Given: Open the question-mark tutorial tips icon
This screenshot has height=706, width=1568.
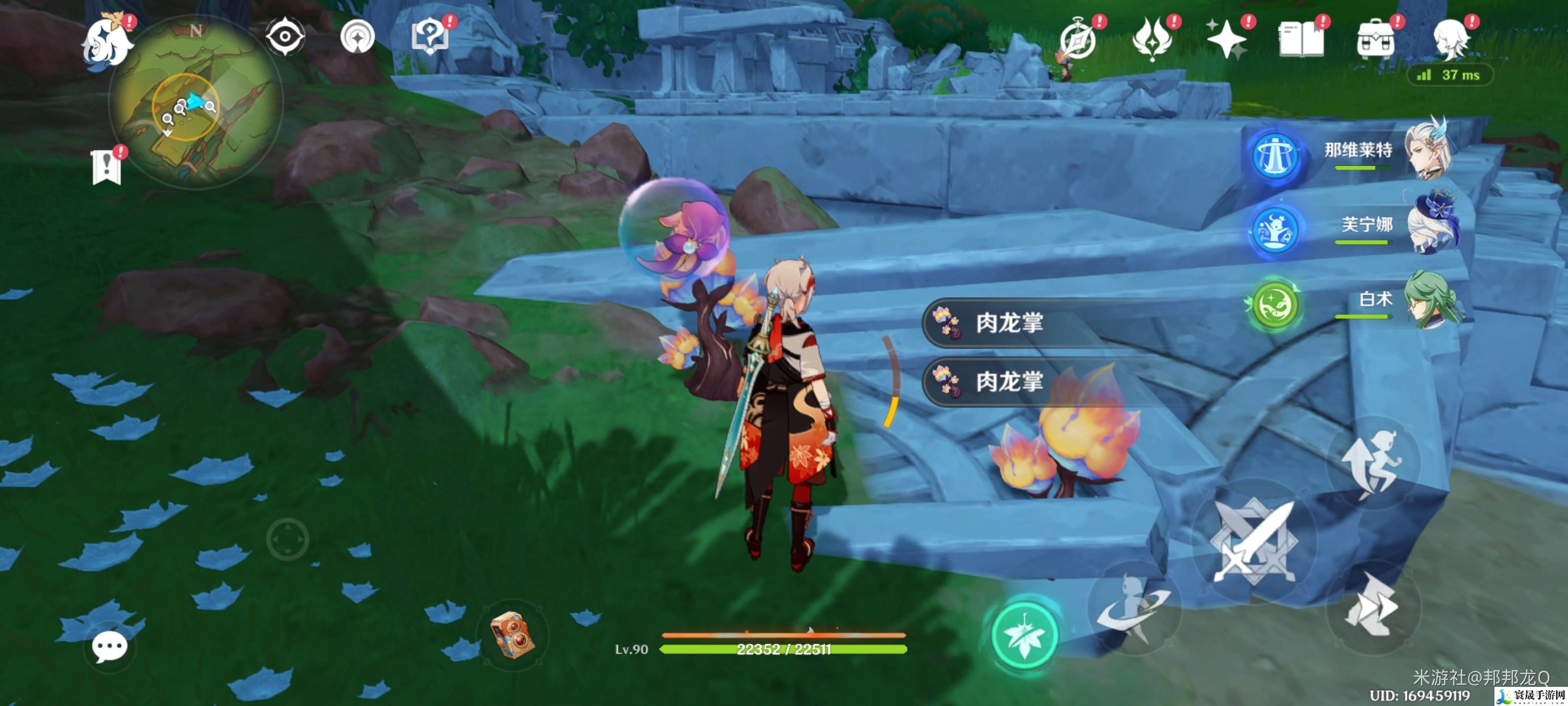Looking at the screenshot, I should tap(430, 37).
